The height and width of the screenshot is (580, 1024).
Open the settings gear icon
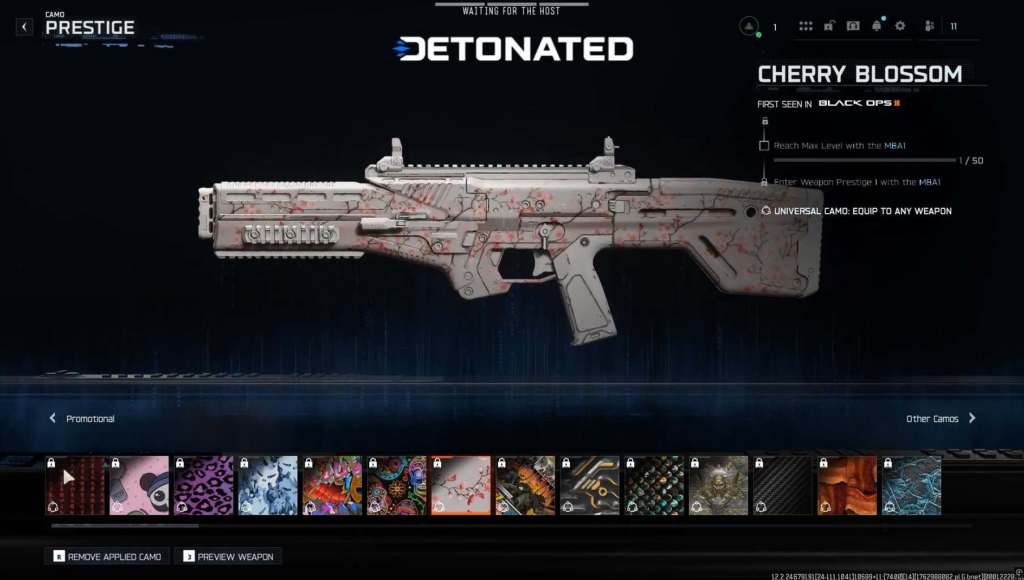(900, 26)
